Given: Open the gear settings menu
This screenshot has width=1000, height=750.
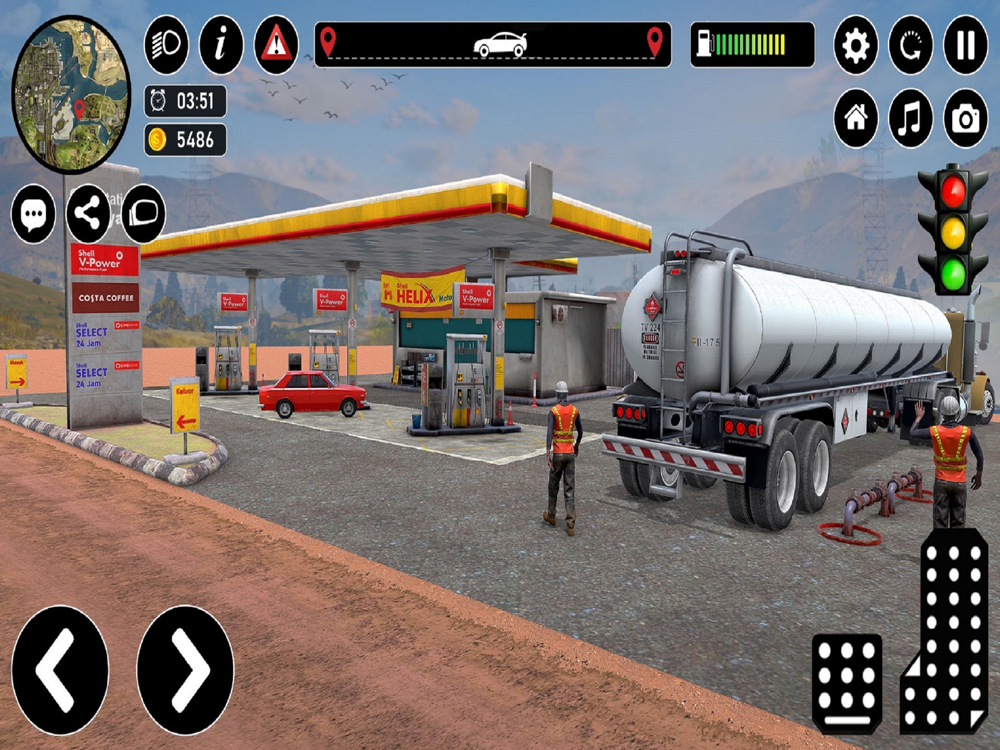Looking at the screenshot, I should [856, 45].
